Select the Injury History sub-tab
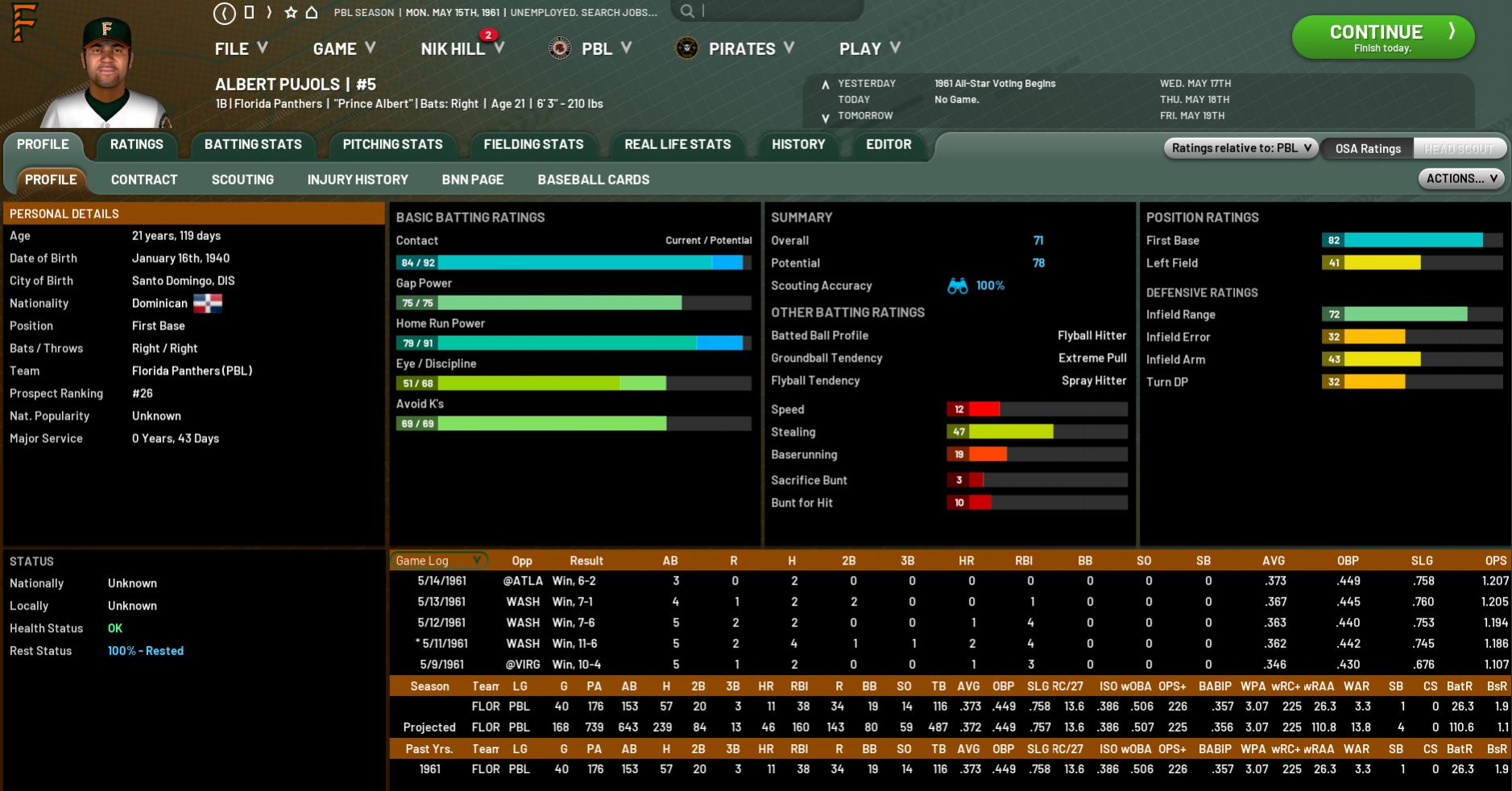Screen dimensions: 1512x791 point(358,180)
